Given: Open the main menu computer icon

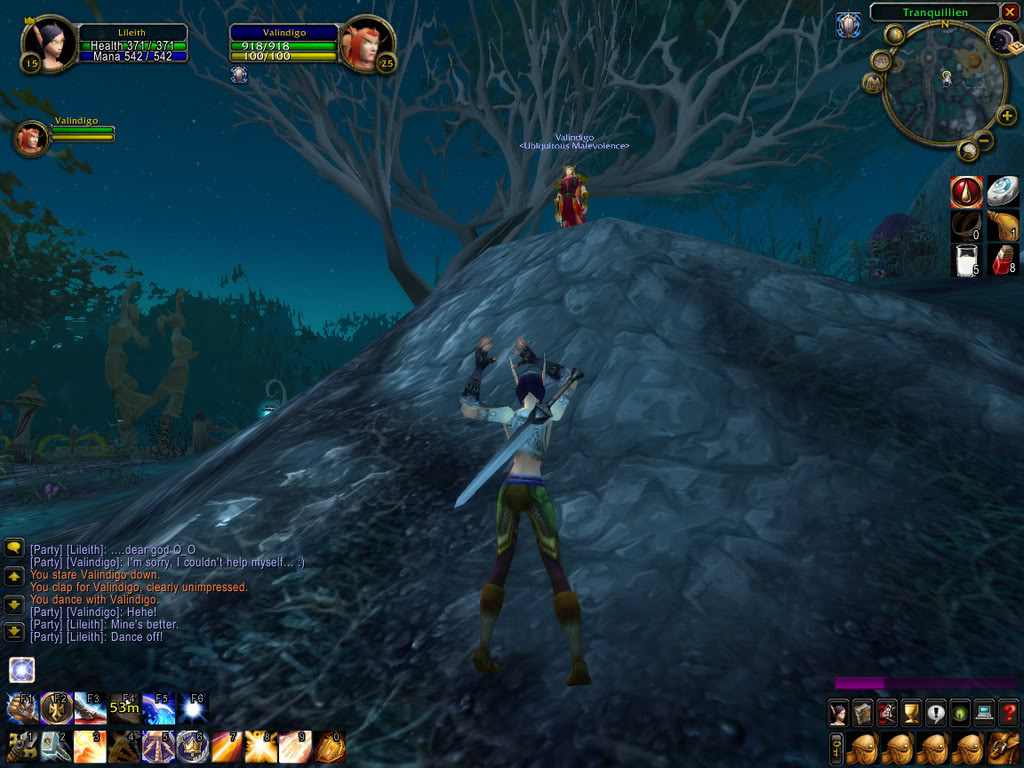Looking at the screenshot, I should (984, 712).
